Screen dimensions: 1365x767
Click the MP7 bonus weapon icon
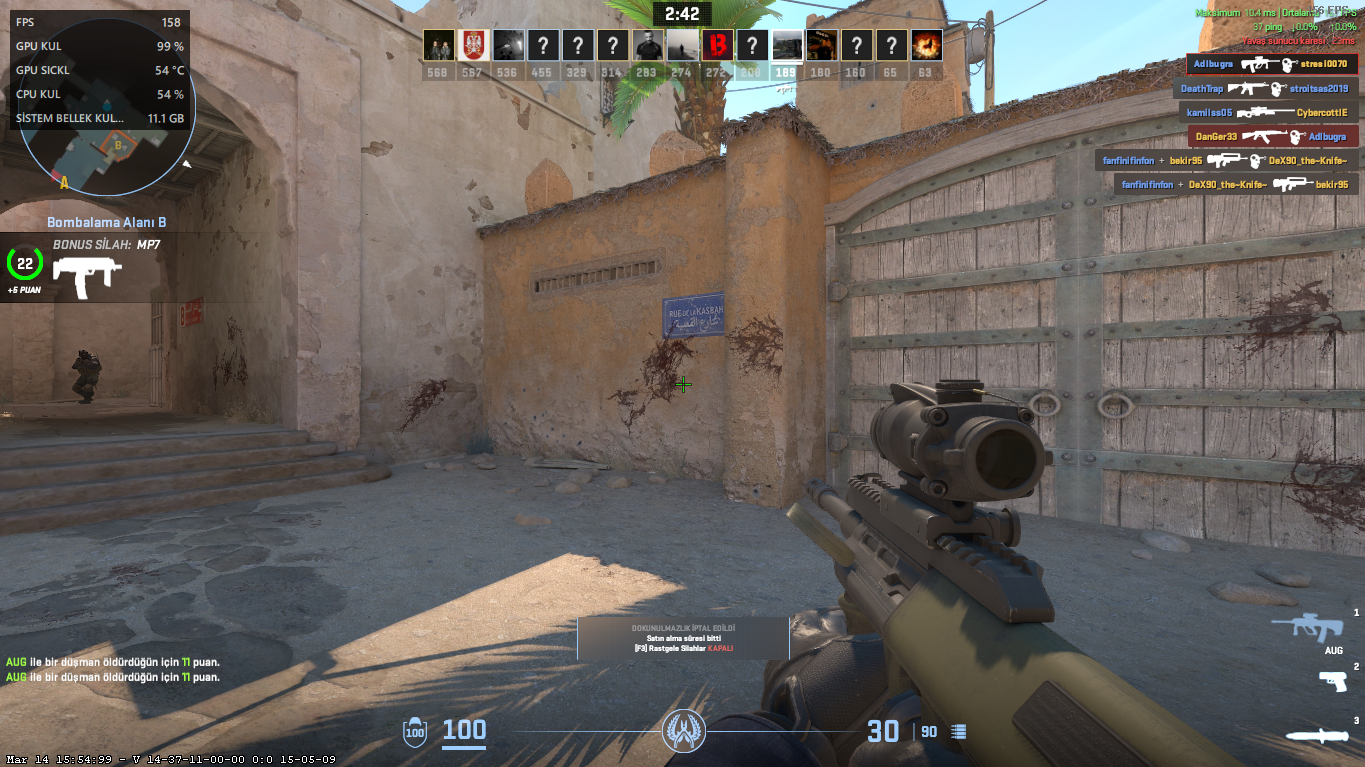pyautogui.click(x=87, y=277)
